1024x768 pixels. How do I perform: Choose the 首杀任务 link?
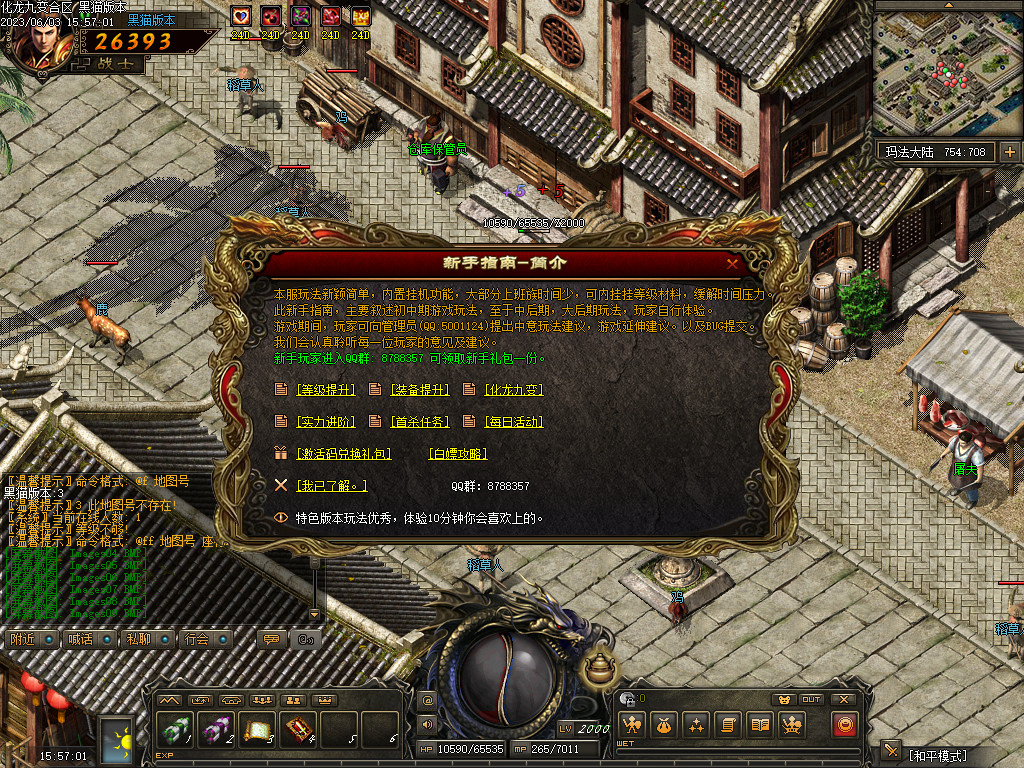click(419, 422)
